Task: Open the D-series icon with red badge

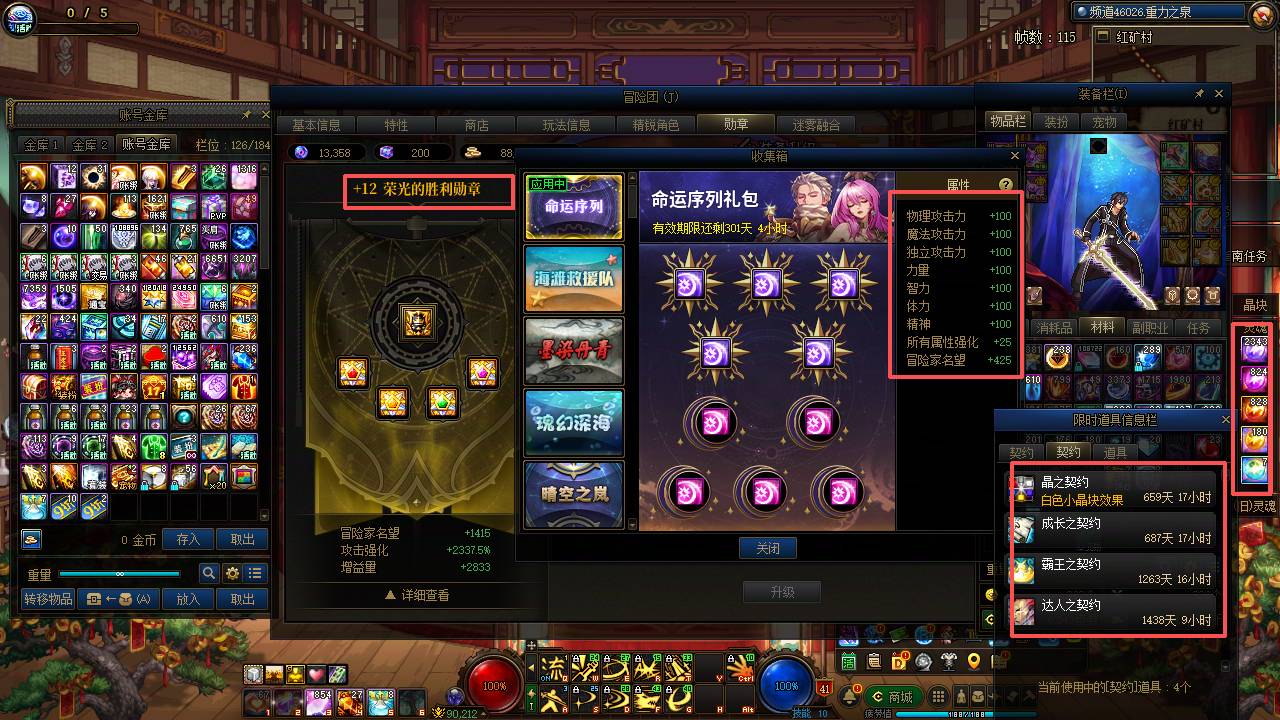Action: [x=898, y=661]
